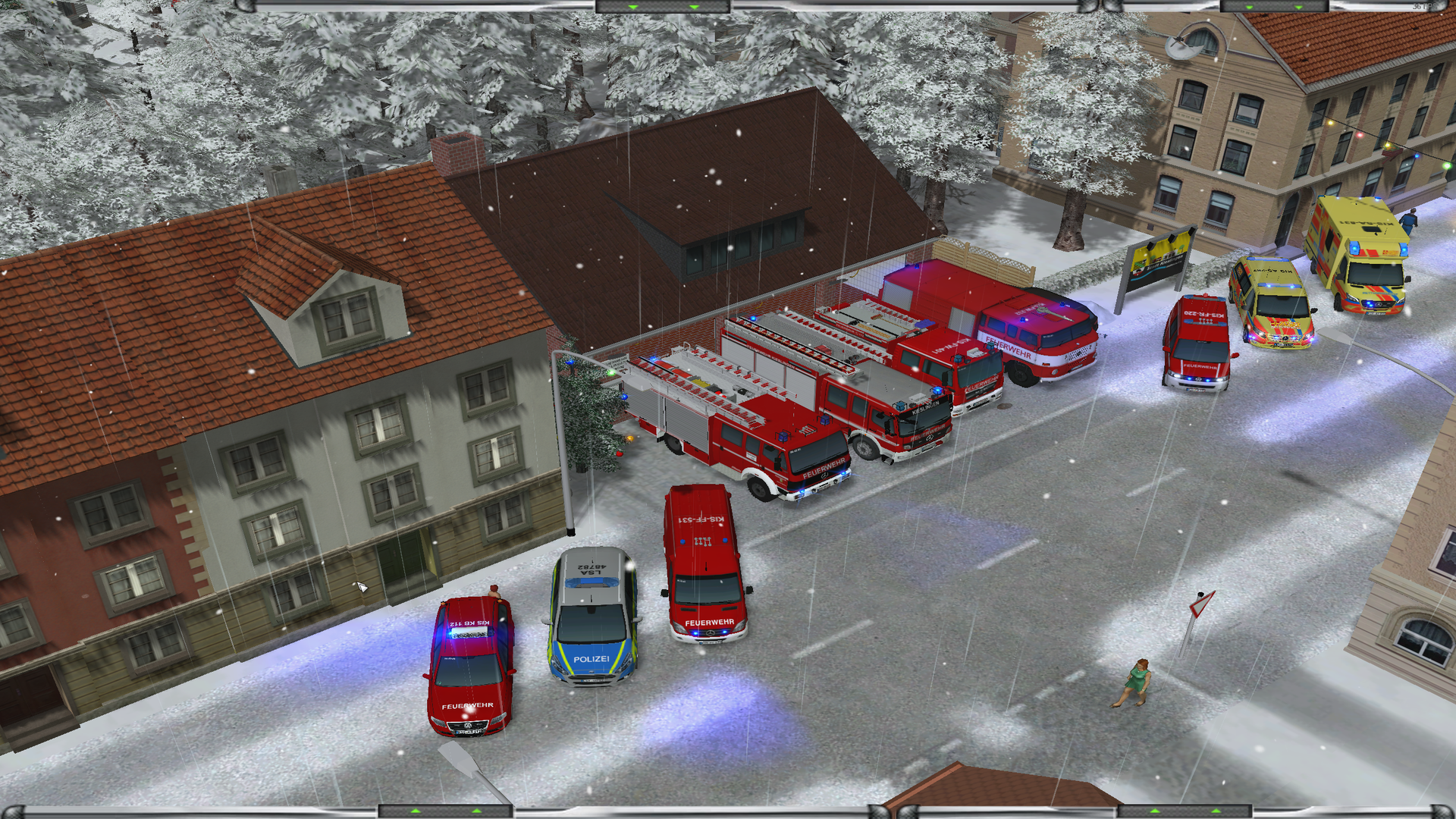Screen dimensions: 1456x819
Task: Open the collapsed panel on the long bottom bar
Action: pos(445,811)
